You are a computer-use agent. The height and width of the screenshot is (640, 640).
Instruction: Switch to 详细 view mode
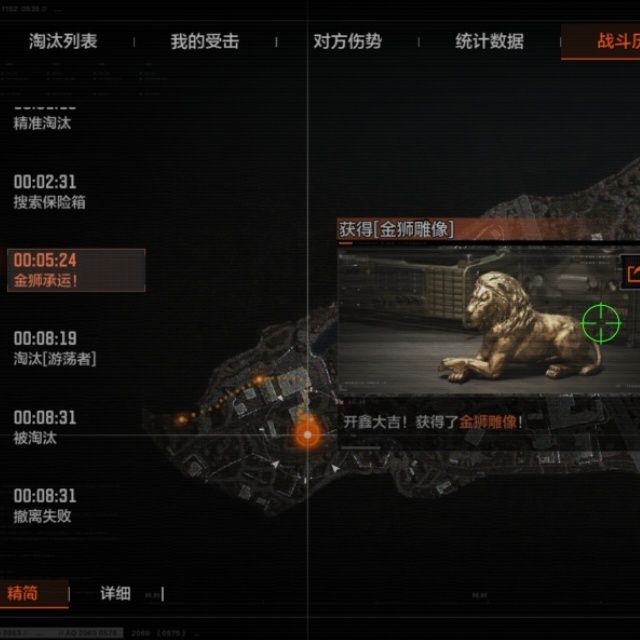[115, 593]
